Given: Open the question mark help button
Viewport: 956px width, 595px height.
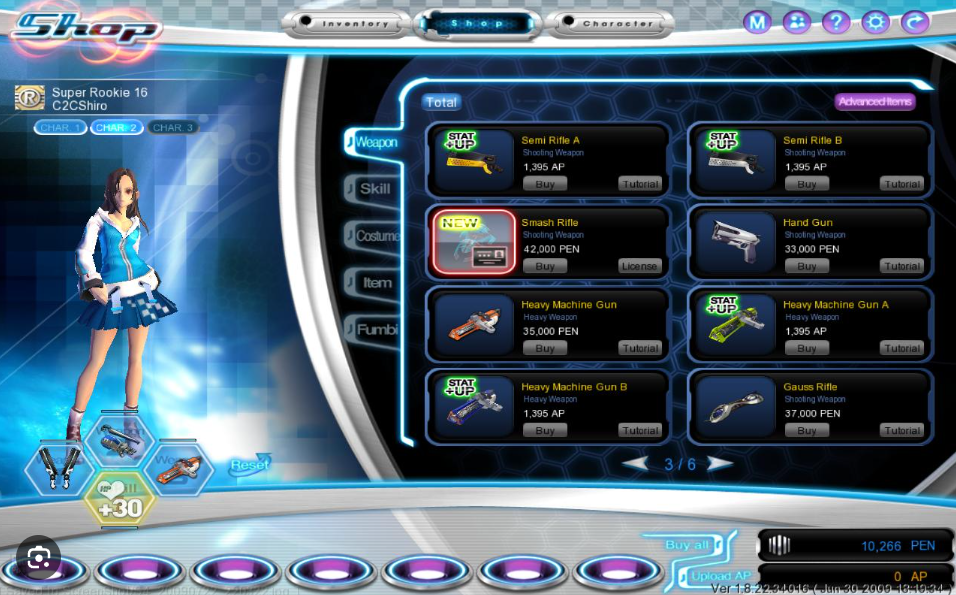Looking at the screenshot, I should pyautogui.click(x=835, y=21).
